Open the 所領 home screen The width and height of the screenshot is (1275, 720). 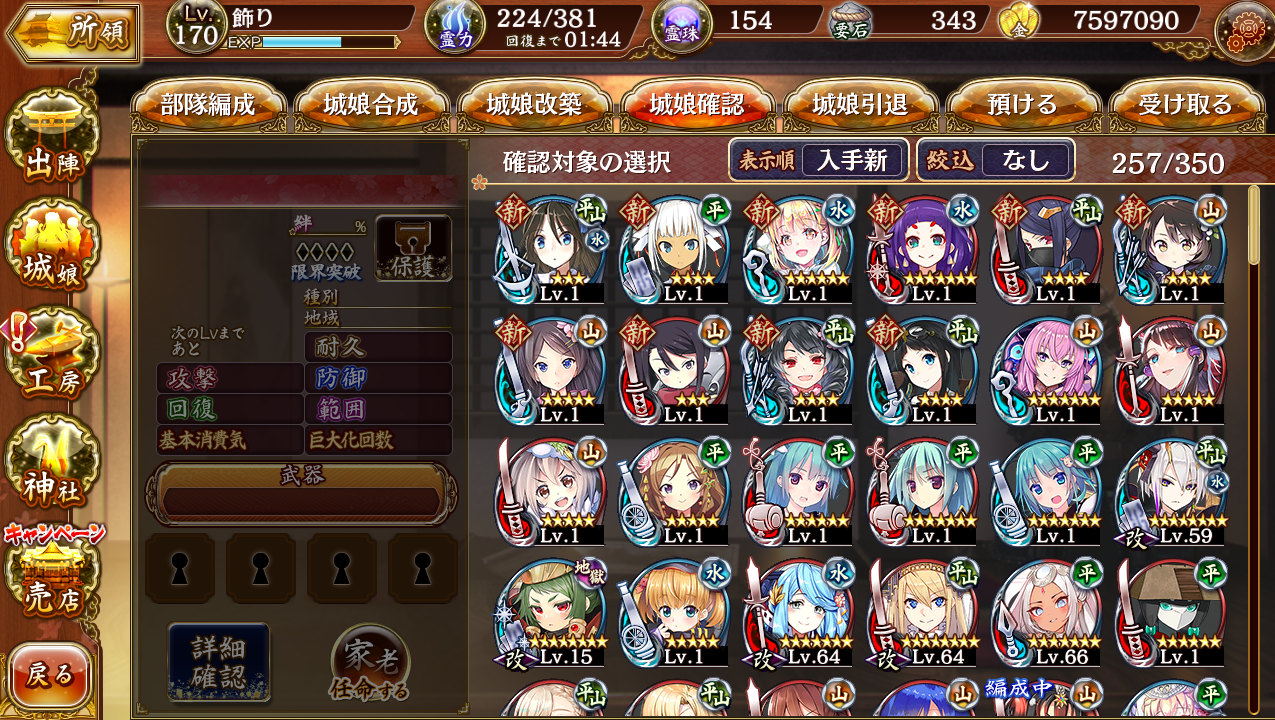72,32
